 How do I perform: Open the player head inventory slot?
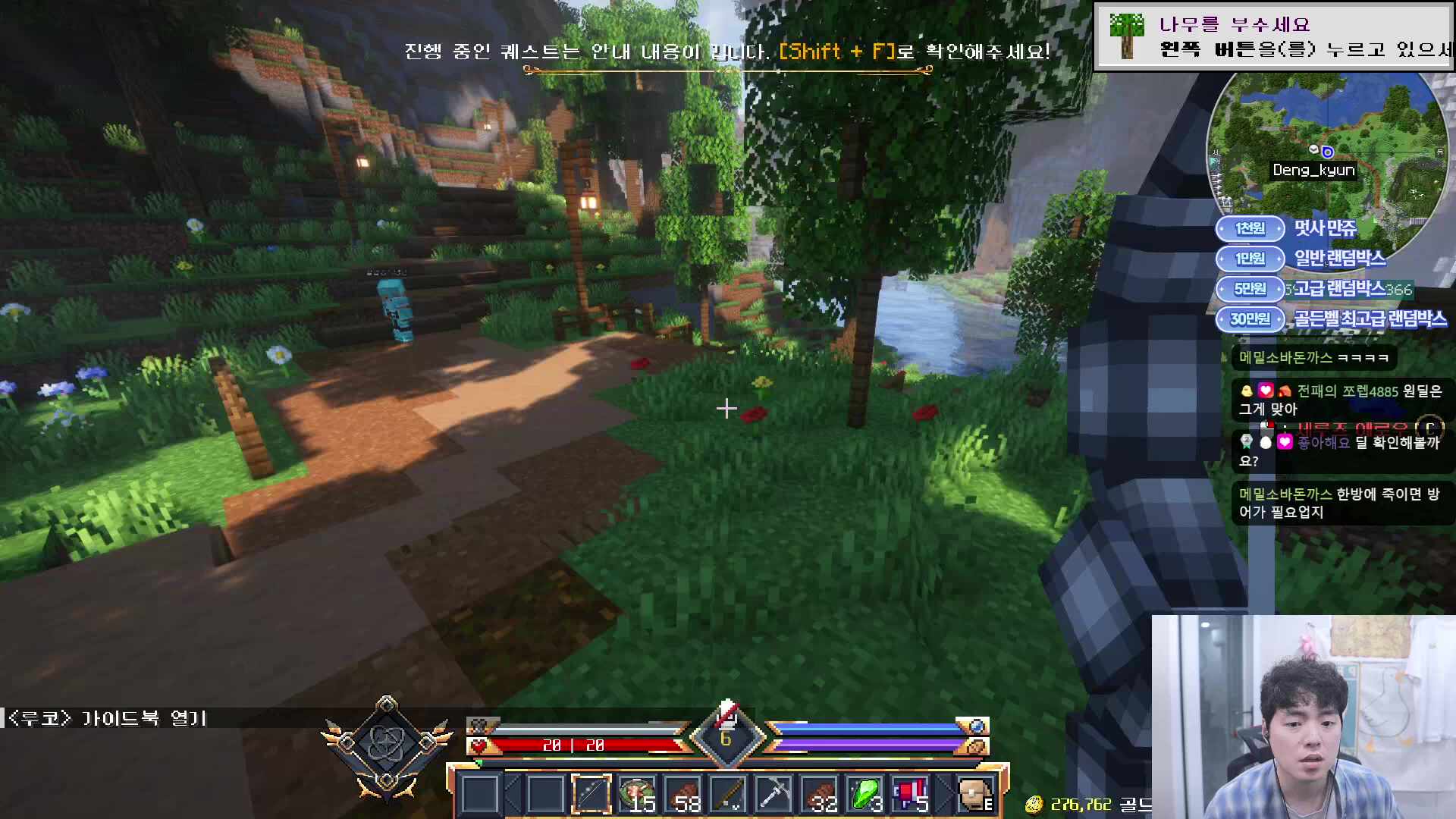(x=975, y=794)
